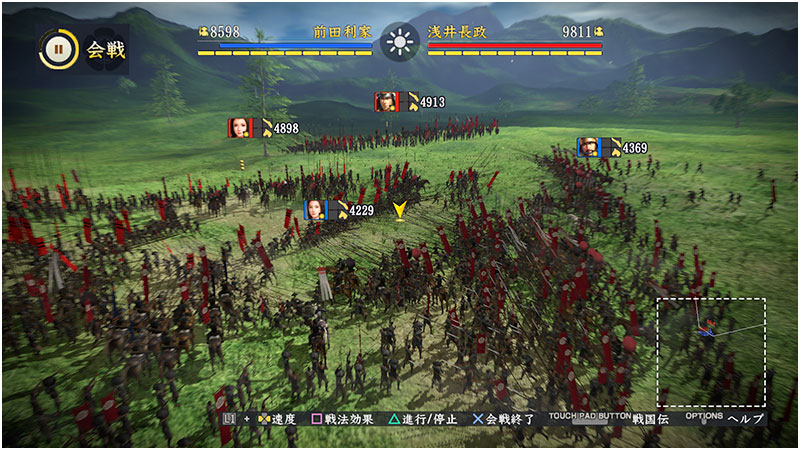Open the ヘルプ help option
This screenshot has width=800, height=450.
(x=745, y=419)
